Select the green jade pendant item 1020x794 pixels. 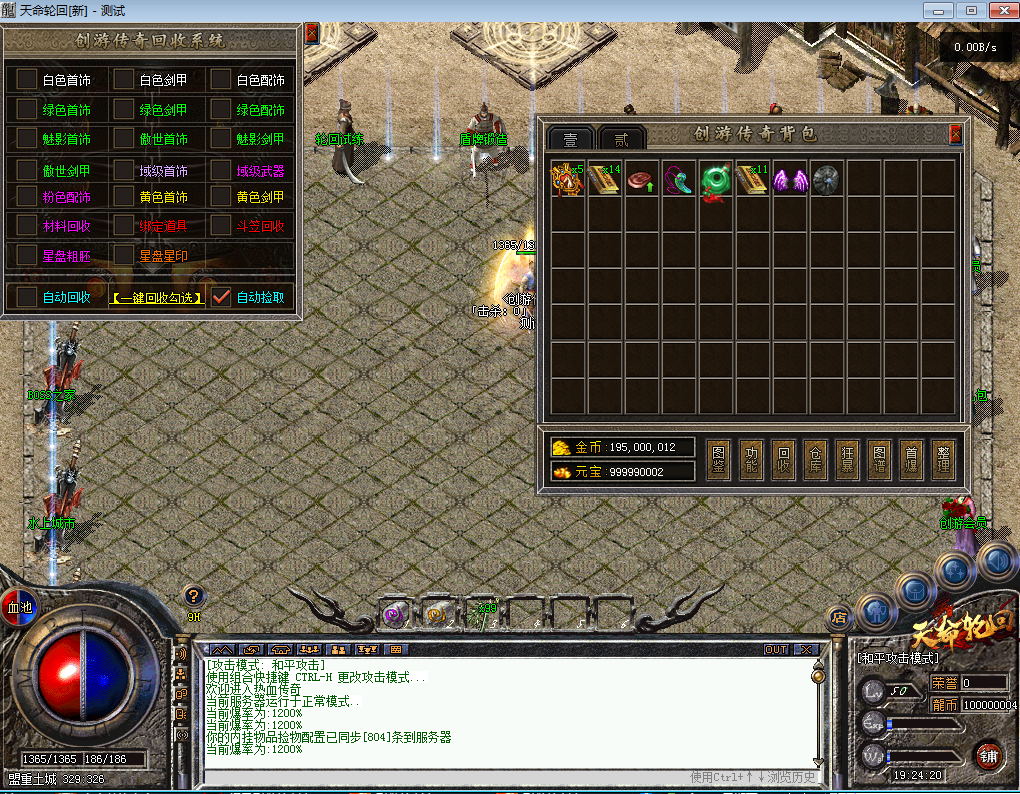[x=716, y=181]
